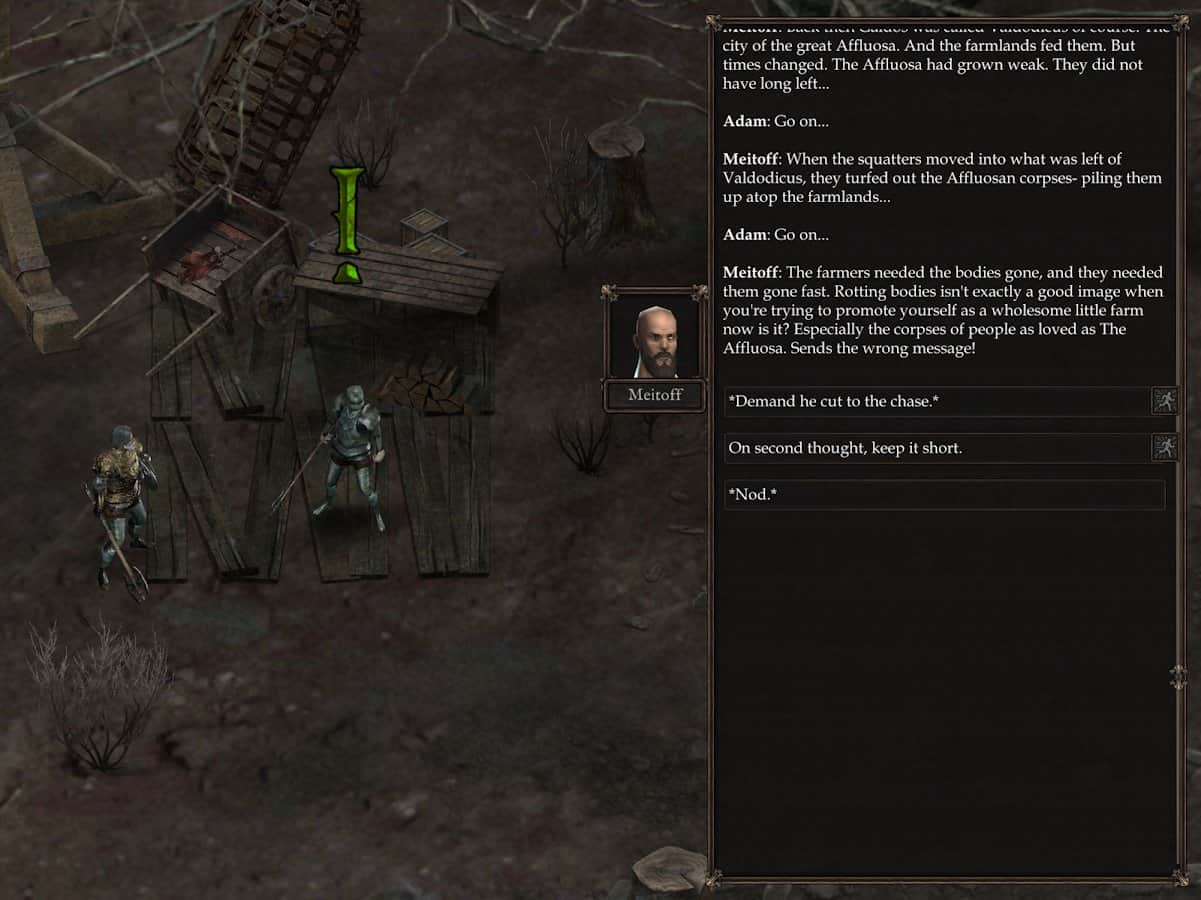Pick the "Nod" dialogue response
The image size is (1201, 900).
(x=944, y=495)
